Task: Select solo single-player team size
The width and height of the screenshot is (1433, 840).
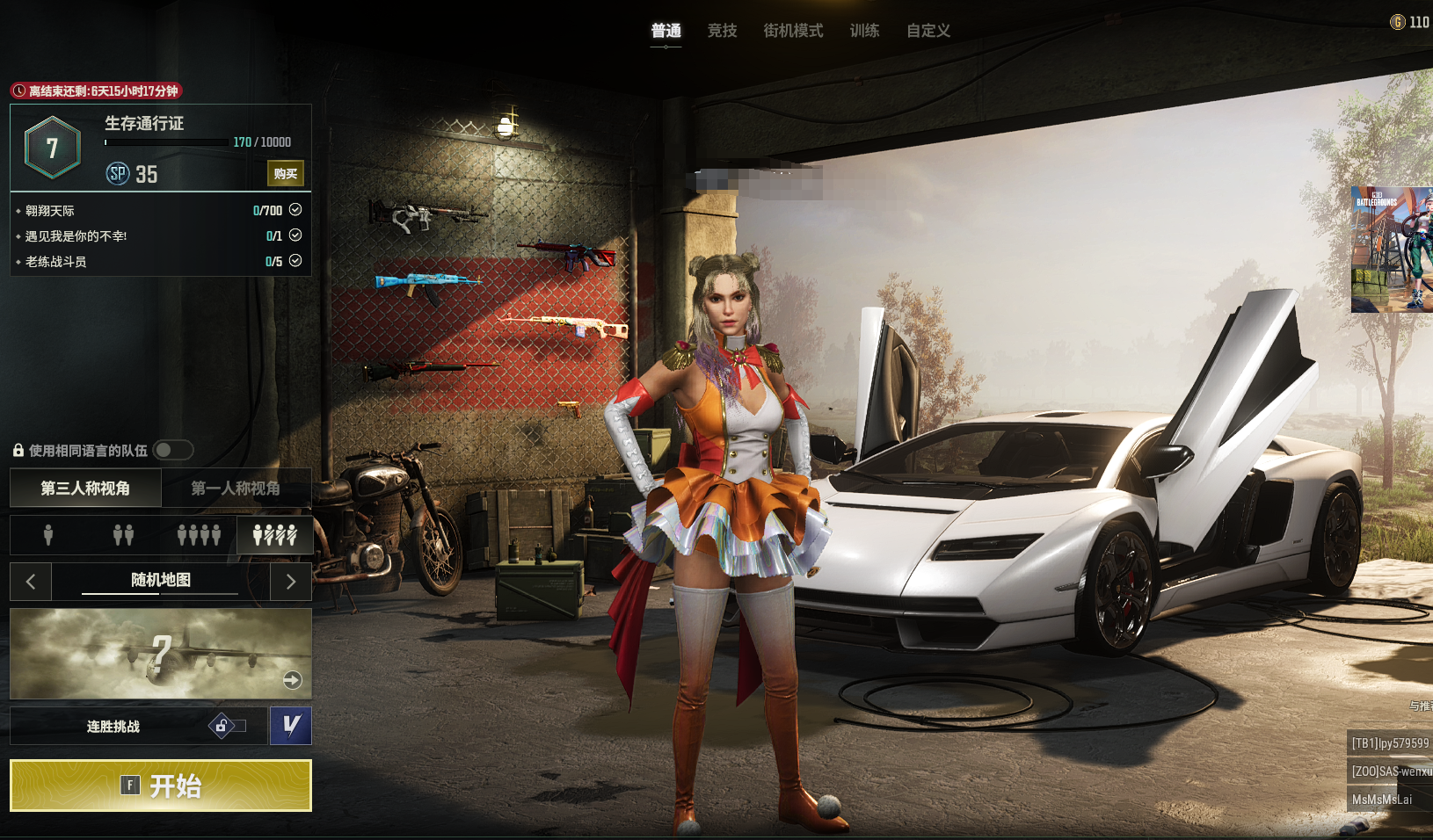Action: coord(48,535)
